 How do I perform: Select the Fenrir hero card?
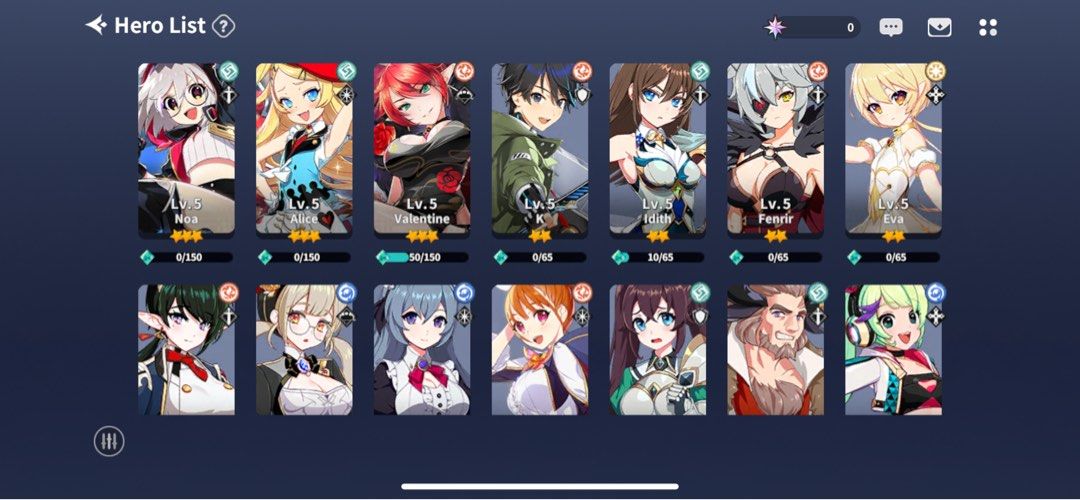click(776, 150)
